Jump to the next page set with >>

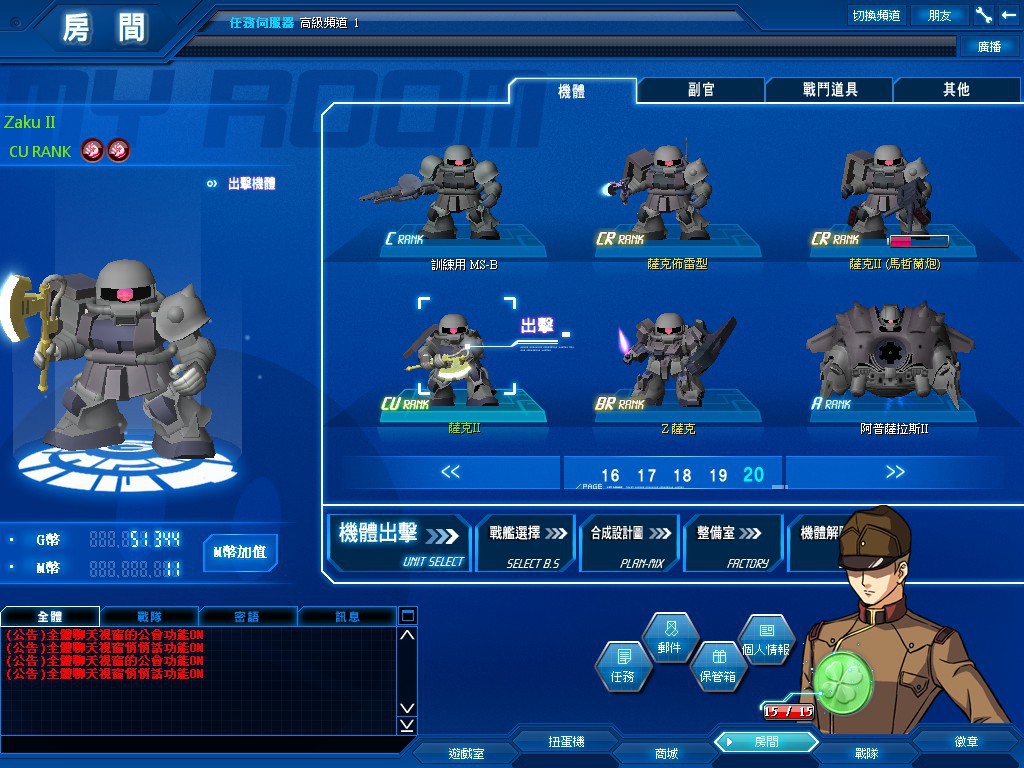point(894,472)
